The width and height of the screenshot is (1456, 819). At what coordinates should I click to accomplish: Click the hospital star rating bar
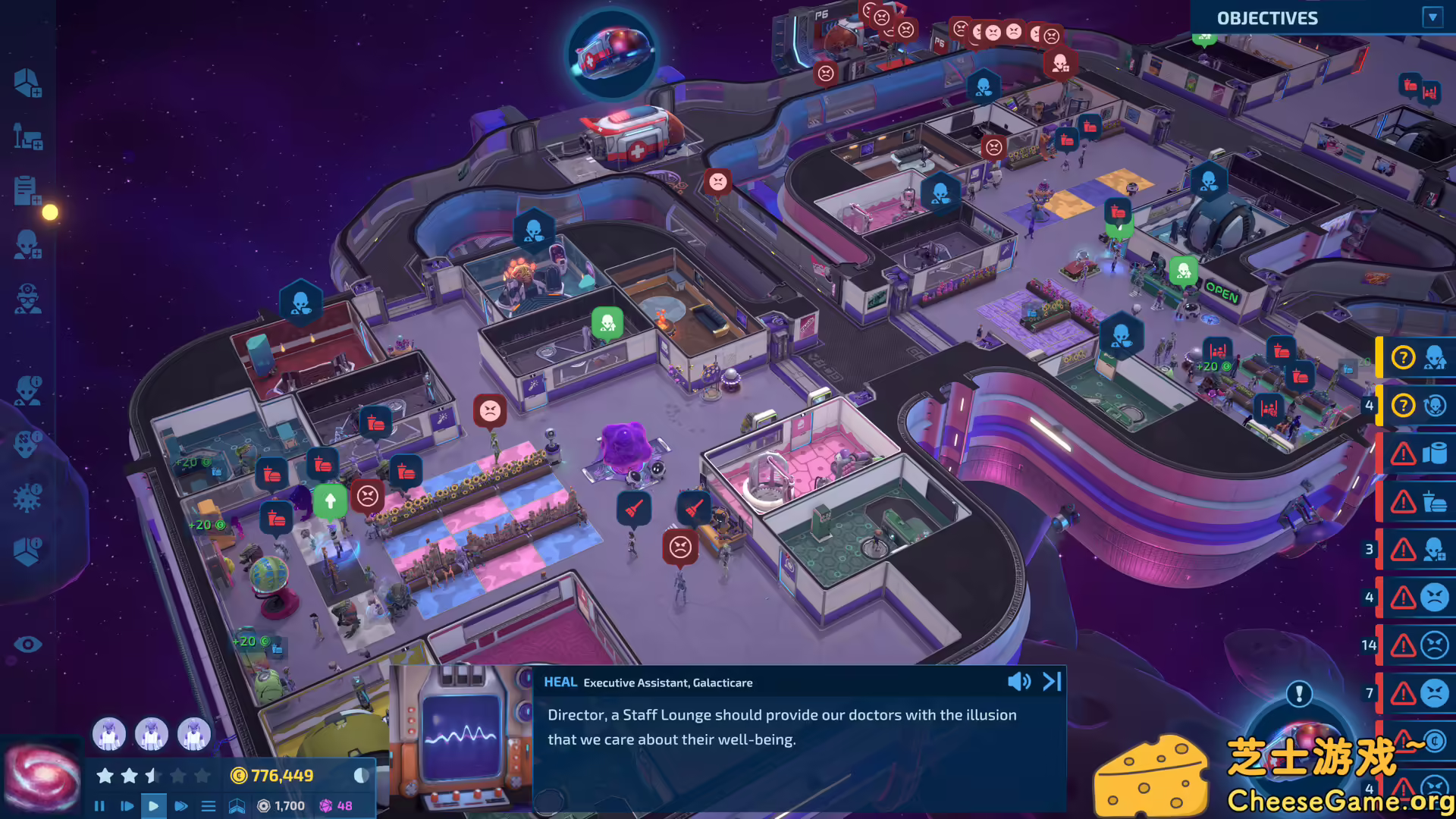pos(152,775)
